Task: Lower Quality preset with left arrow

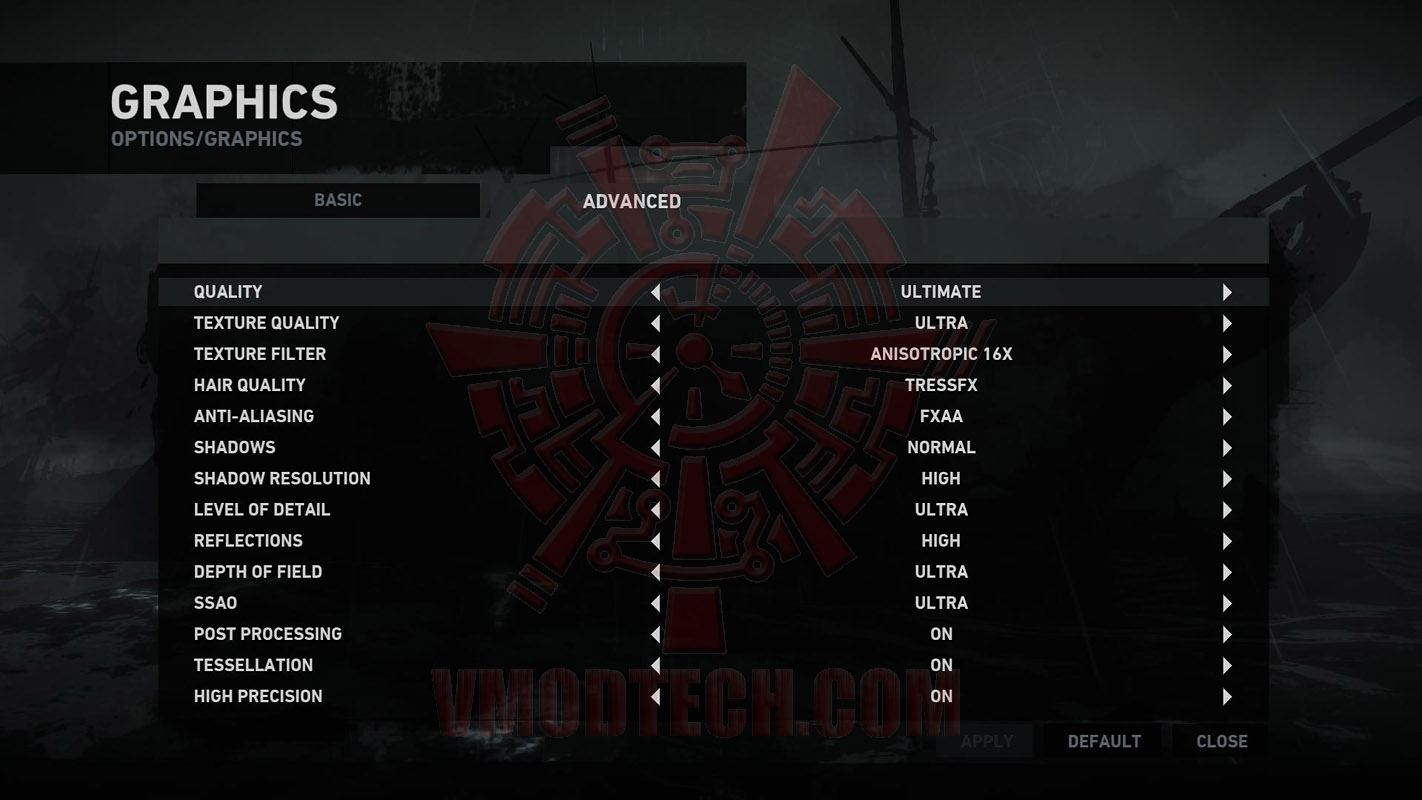Action: [656, 293]
